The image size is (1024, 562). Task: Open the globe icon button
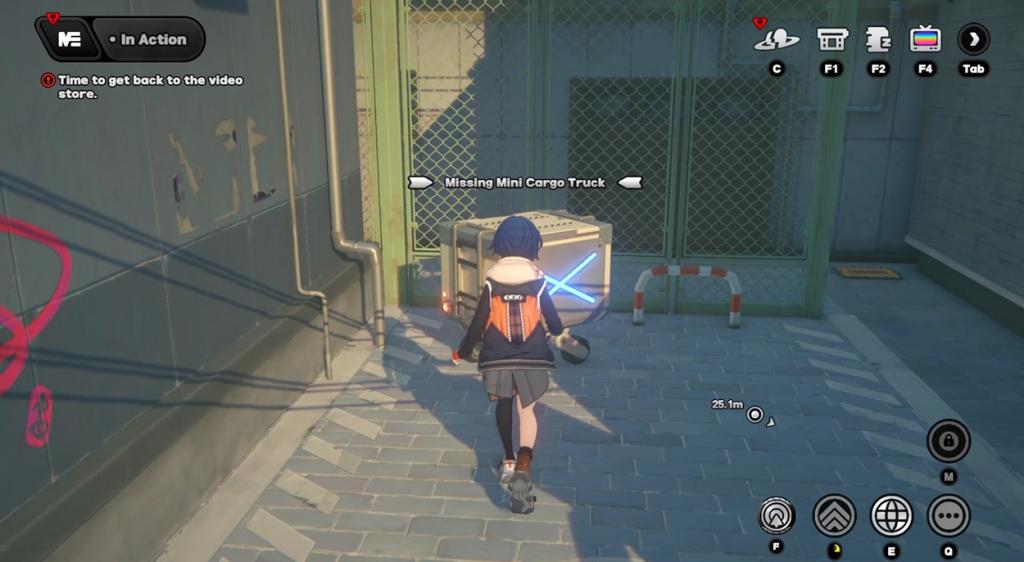(891, 515)
